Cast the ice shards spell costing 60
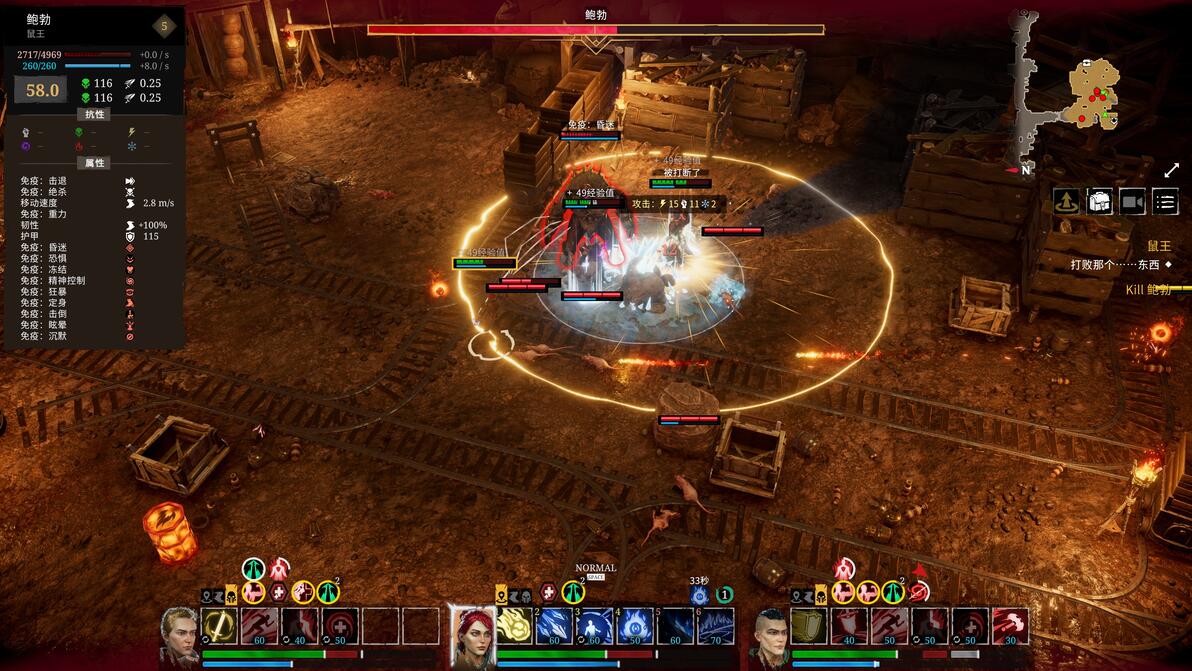Image resolution: width=1192 pixels, height=671 pixels. (555, 626)
